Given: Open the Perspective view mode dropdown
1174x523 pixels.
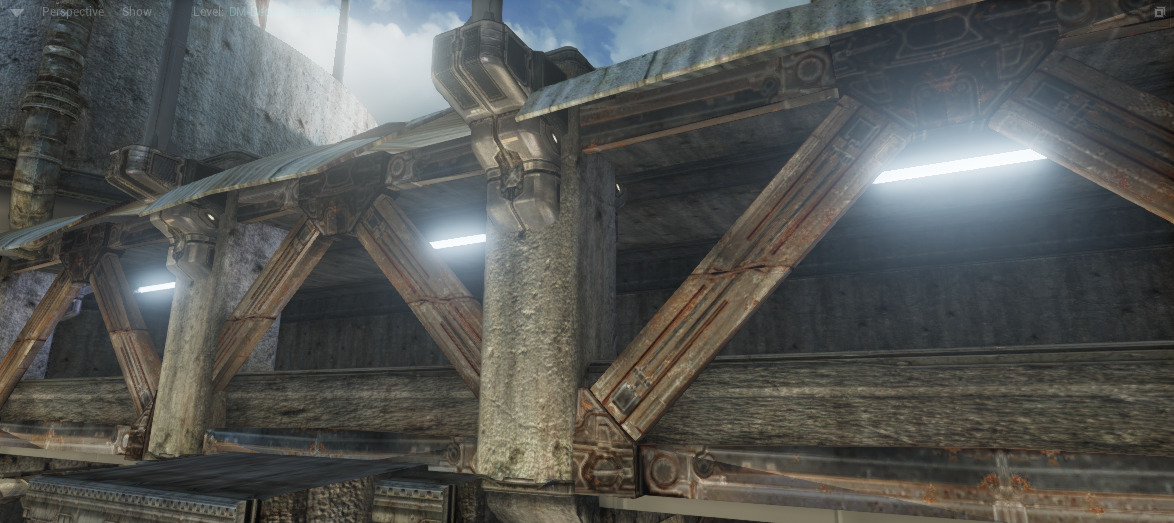Looking at the screenshot, I should point(72,12).
